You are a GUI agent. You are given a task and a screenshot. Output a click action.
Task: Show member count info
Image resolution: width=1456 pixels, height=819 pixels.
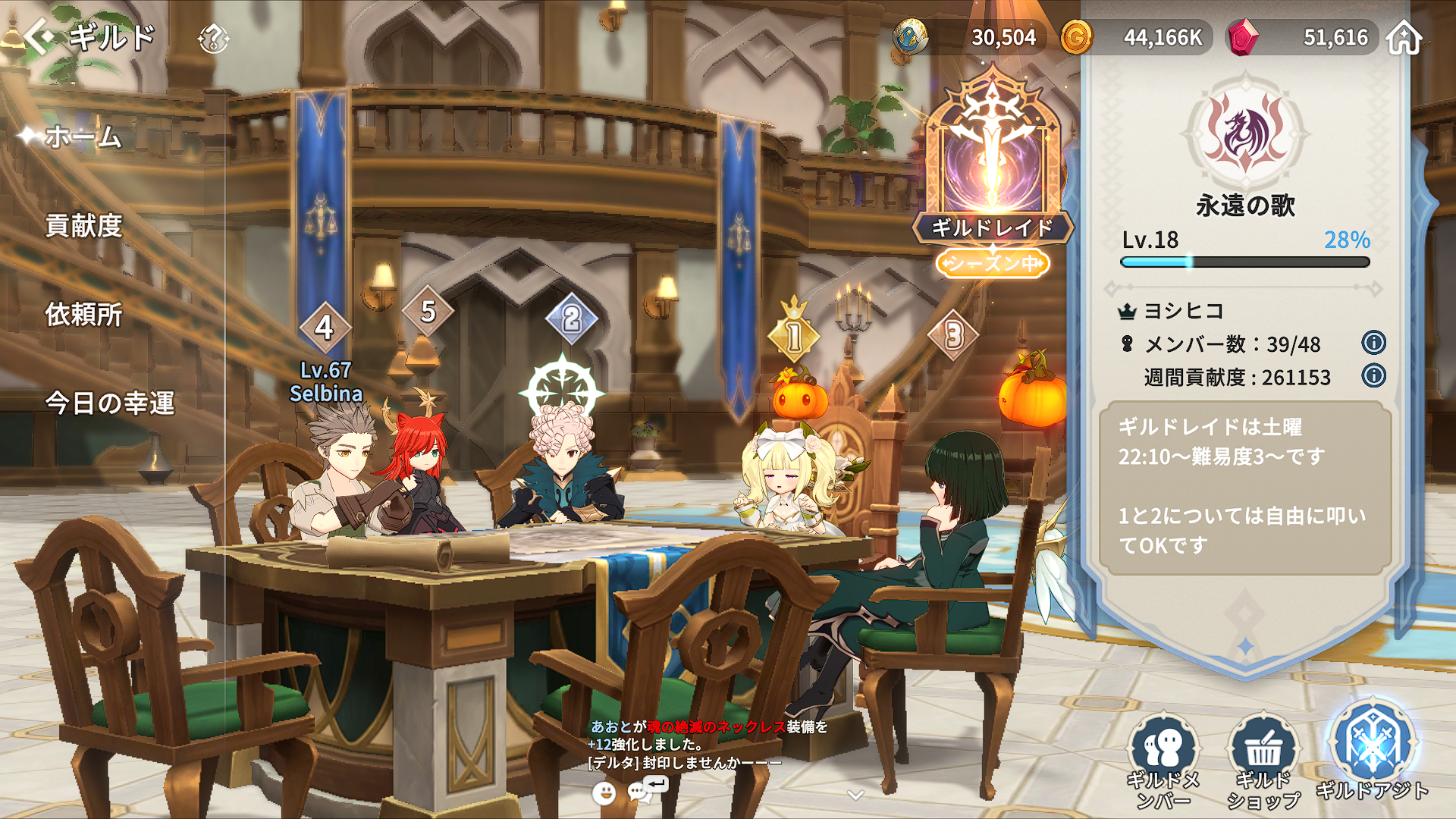click(1373, 343)
